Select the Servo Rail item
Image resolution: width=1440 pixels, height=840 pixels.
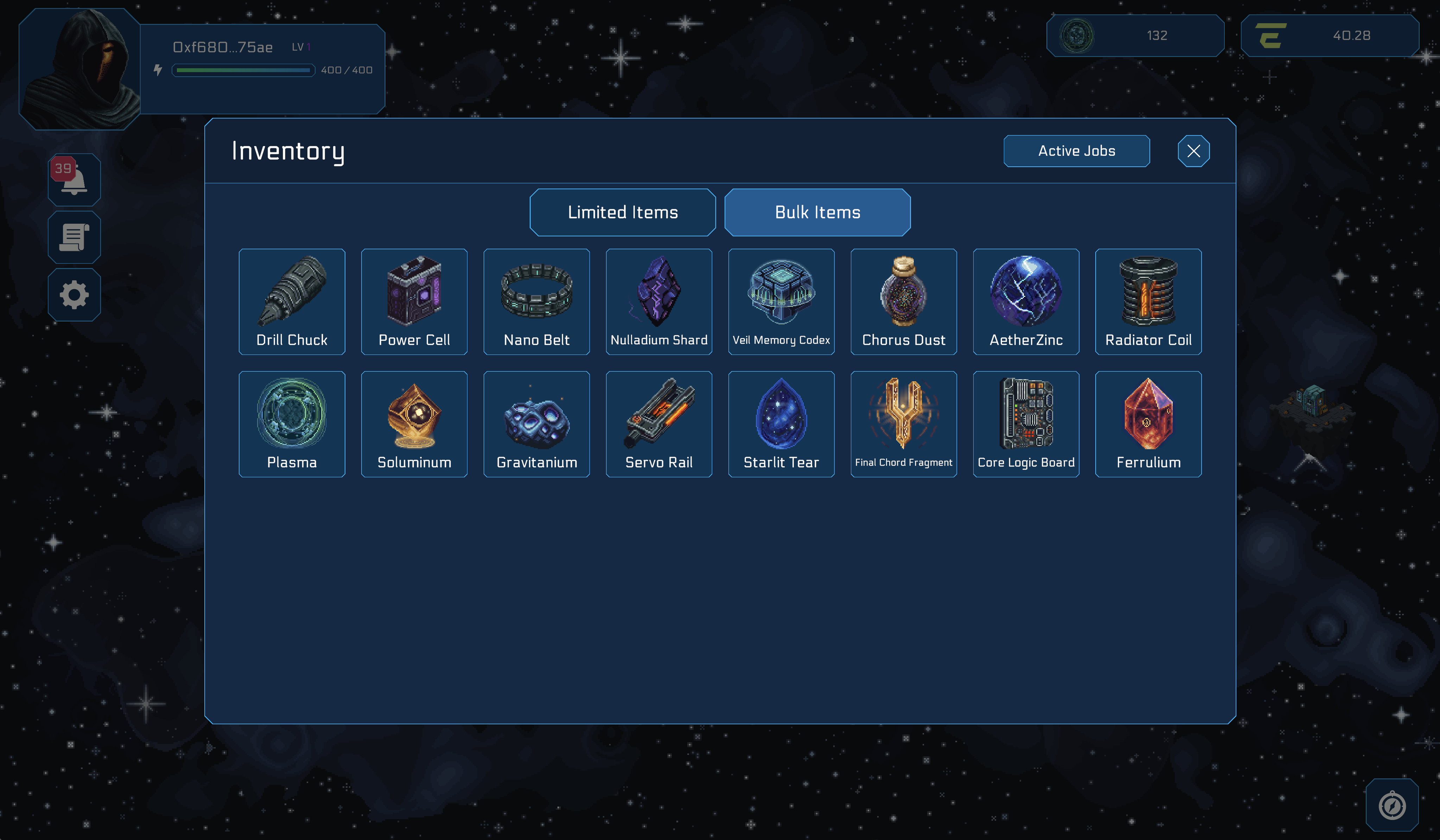pos(658,424)
